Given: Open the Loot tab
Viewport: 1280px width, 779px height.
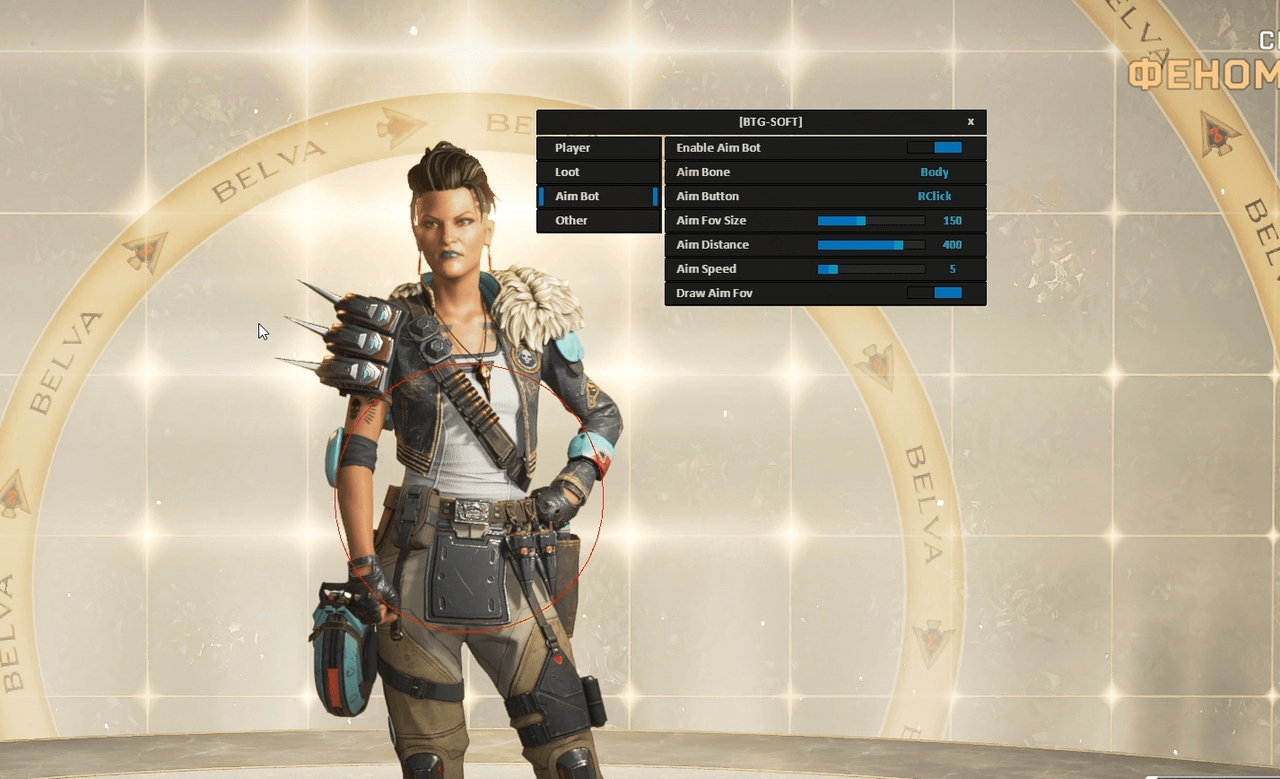Looking at the screenshot, I should [x=598, y=171].
